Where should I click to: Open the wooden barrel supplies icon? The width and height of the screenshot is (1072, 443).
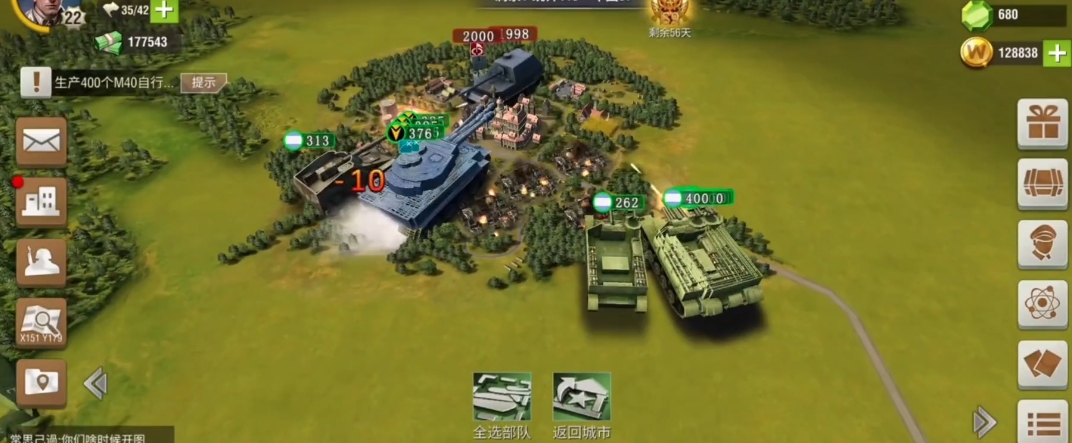coord(1042,183)
